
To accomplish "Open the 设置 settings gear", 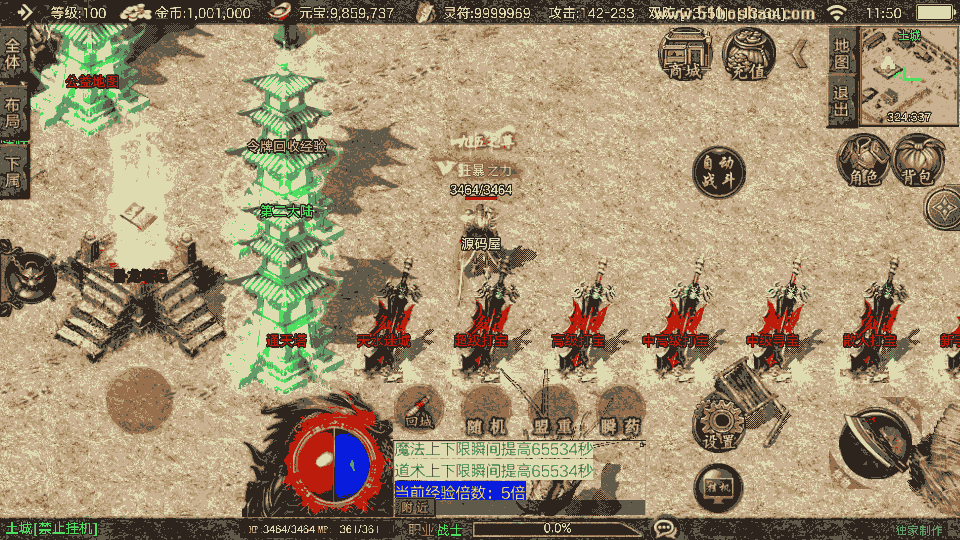I will tap(718, 425).
